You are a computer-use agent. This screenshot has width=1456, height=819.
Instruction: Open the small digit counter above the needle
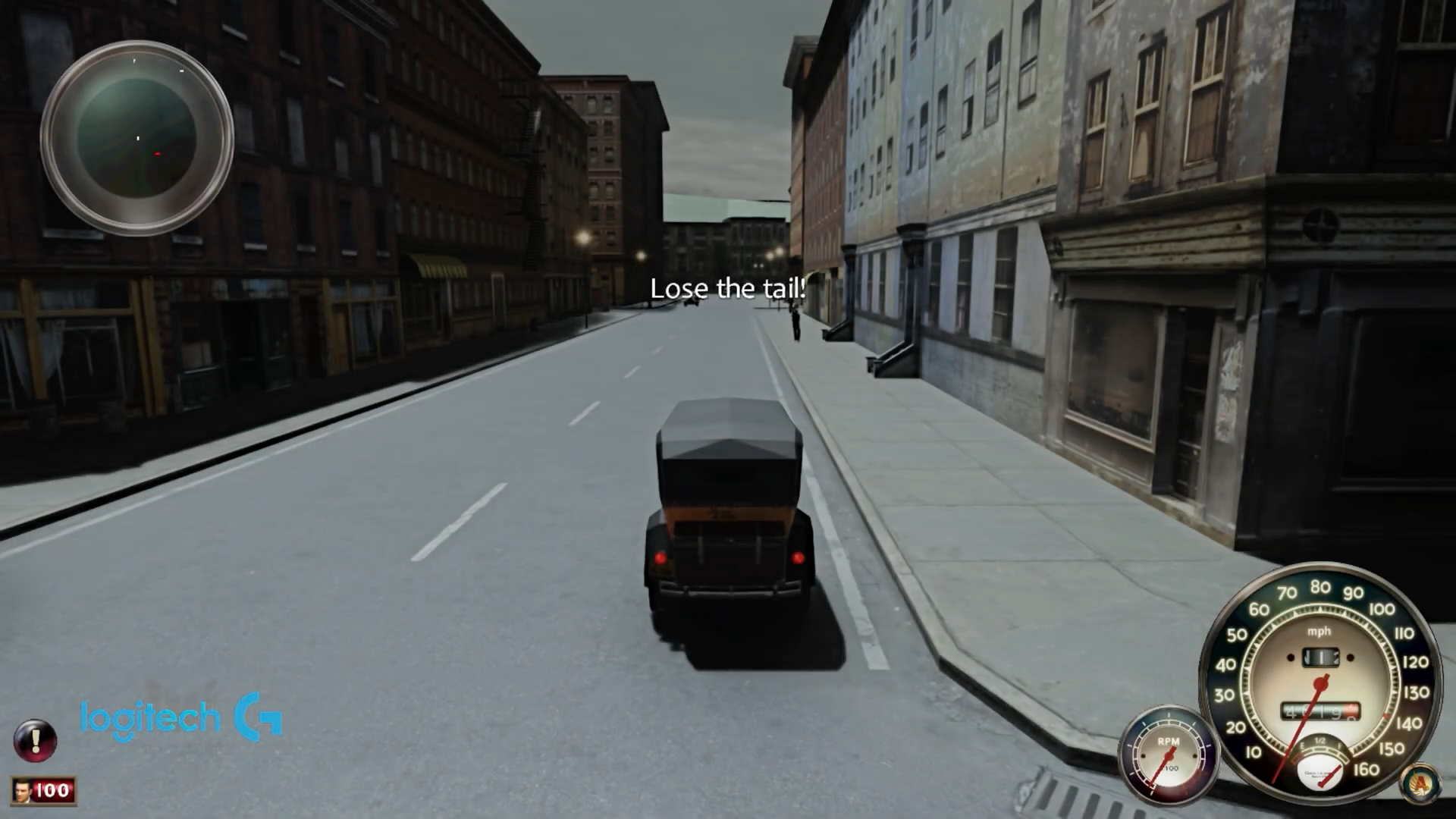coord(1319,658)
